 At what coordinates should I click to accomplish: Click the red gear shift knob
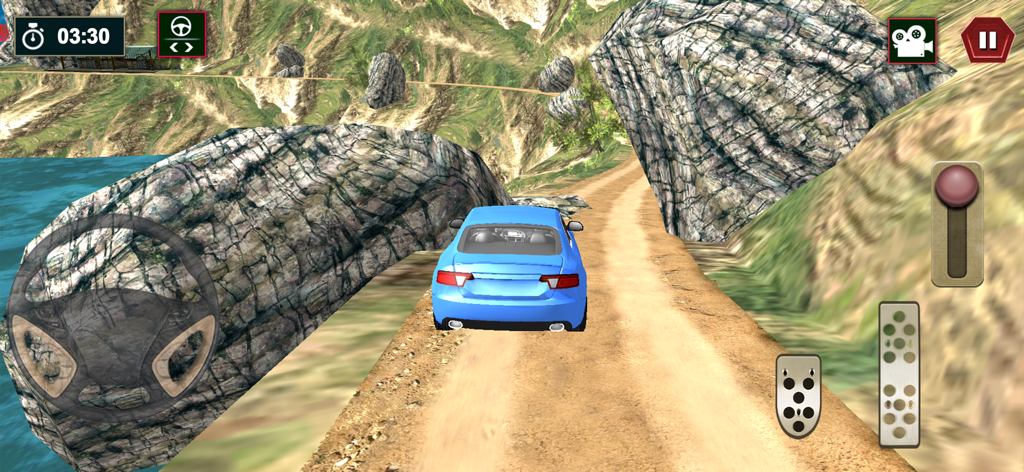point(956,187)
